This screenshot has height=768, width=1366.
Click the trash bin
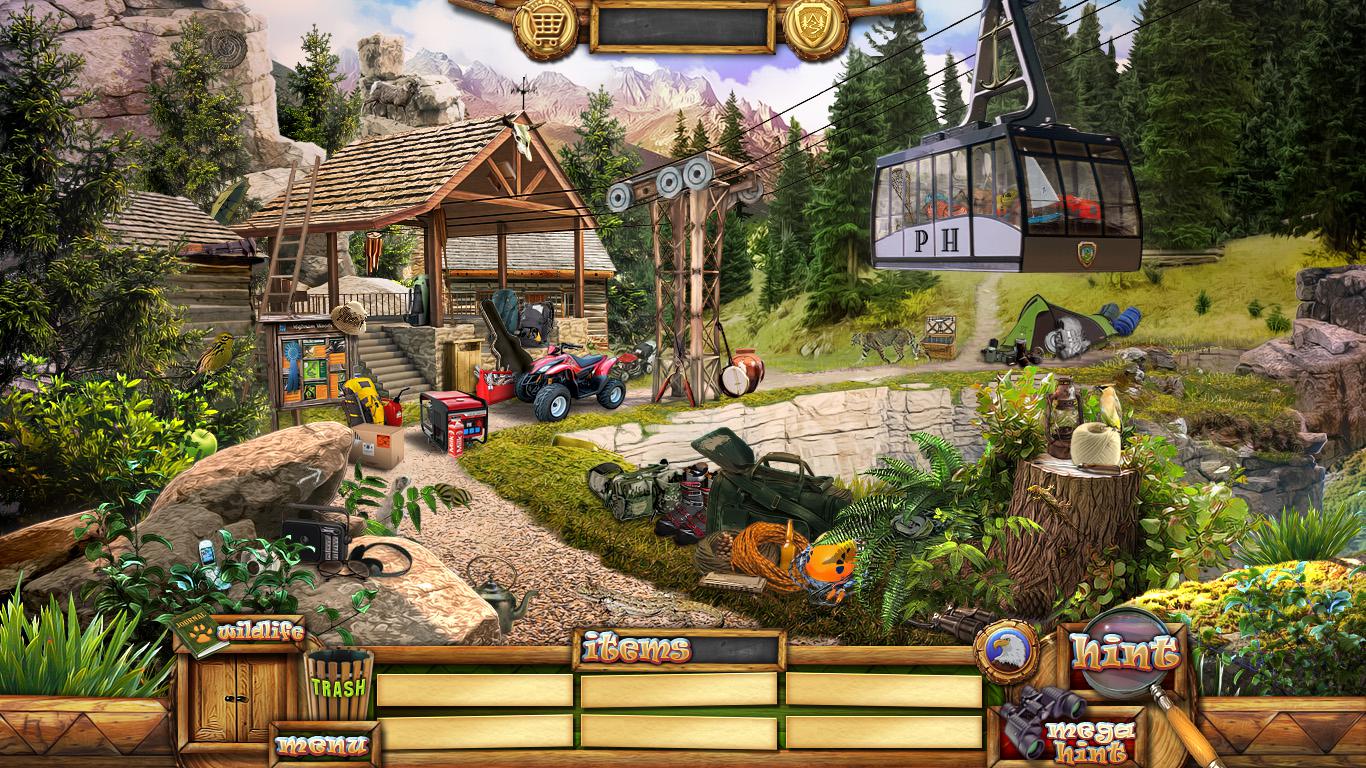click(x=339, y=684)
